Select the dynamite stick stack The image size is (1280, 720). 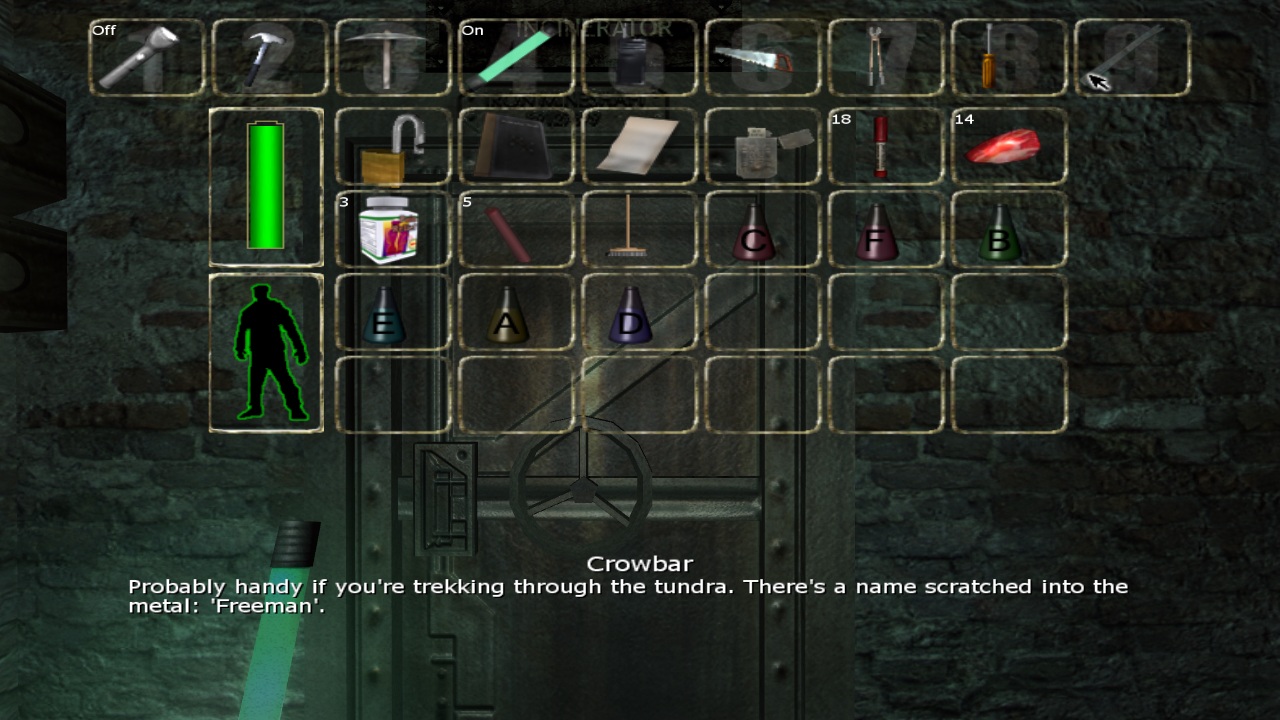pos(515,230)
